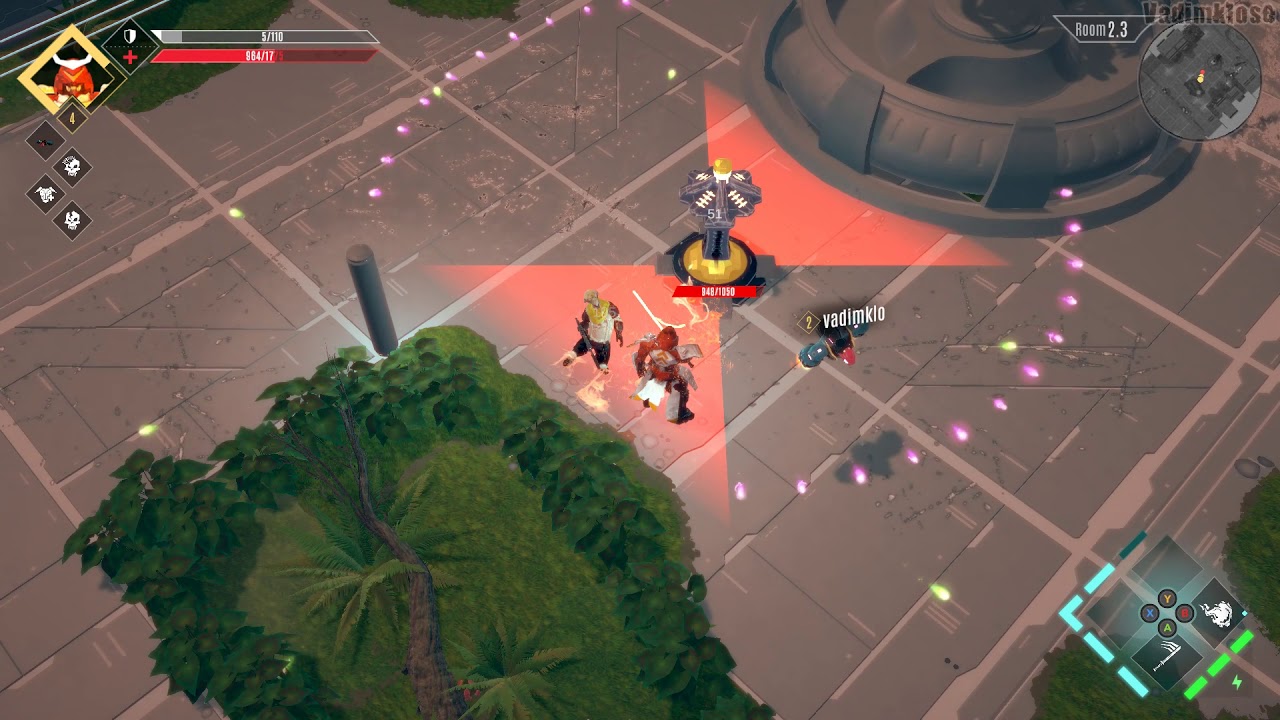Click the level 4 badge under the hero portrait
The image size is (1280, 720).
click(x=73, y=116)
